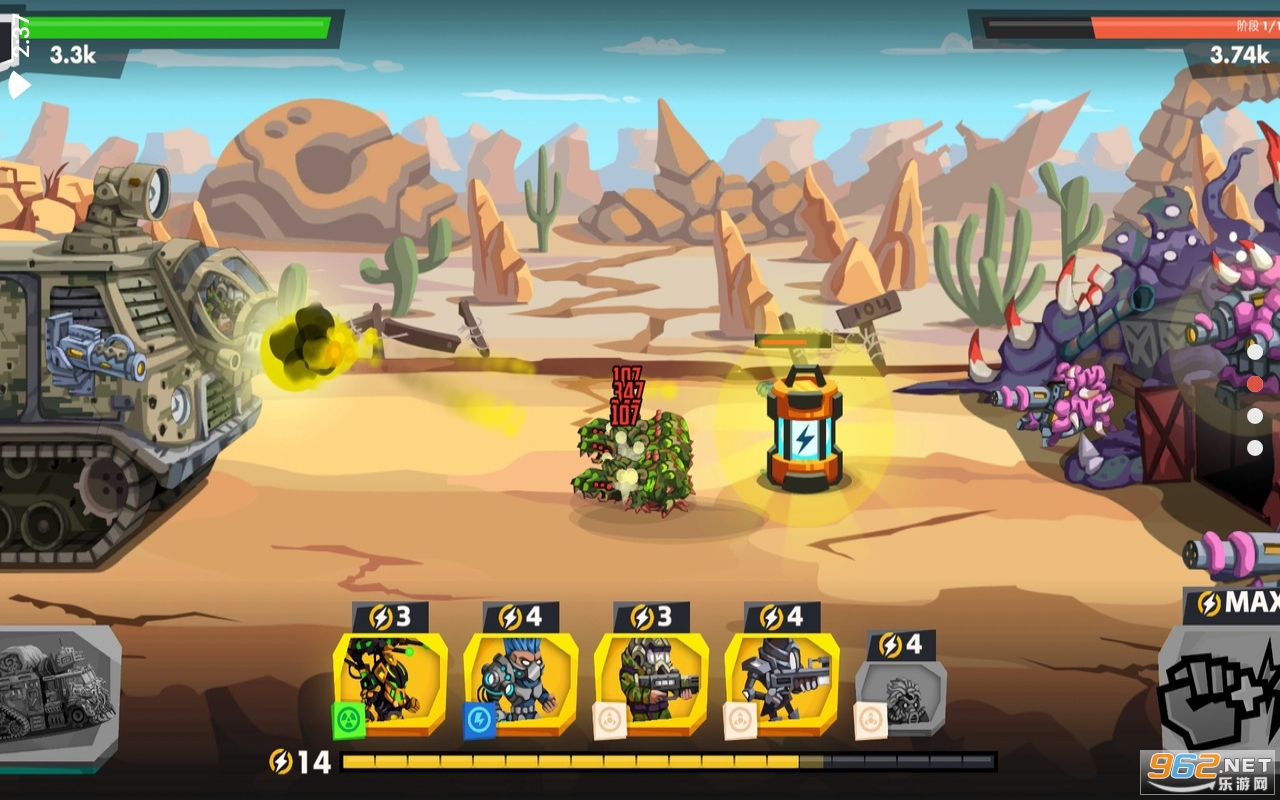Click the white triangle play-speed icon
1280x800 pixels.
pyautogui.click(x=18, y=86)
